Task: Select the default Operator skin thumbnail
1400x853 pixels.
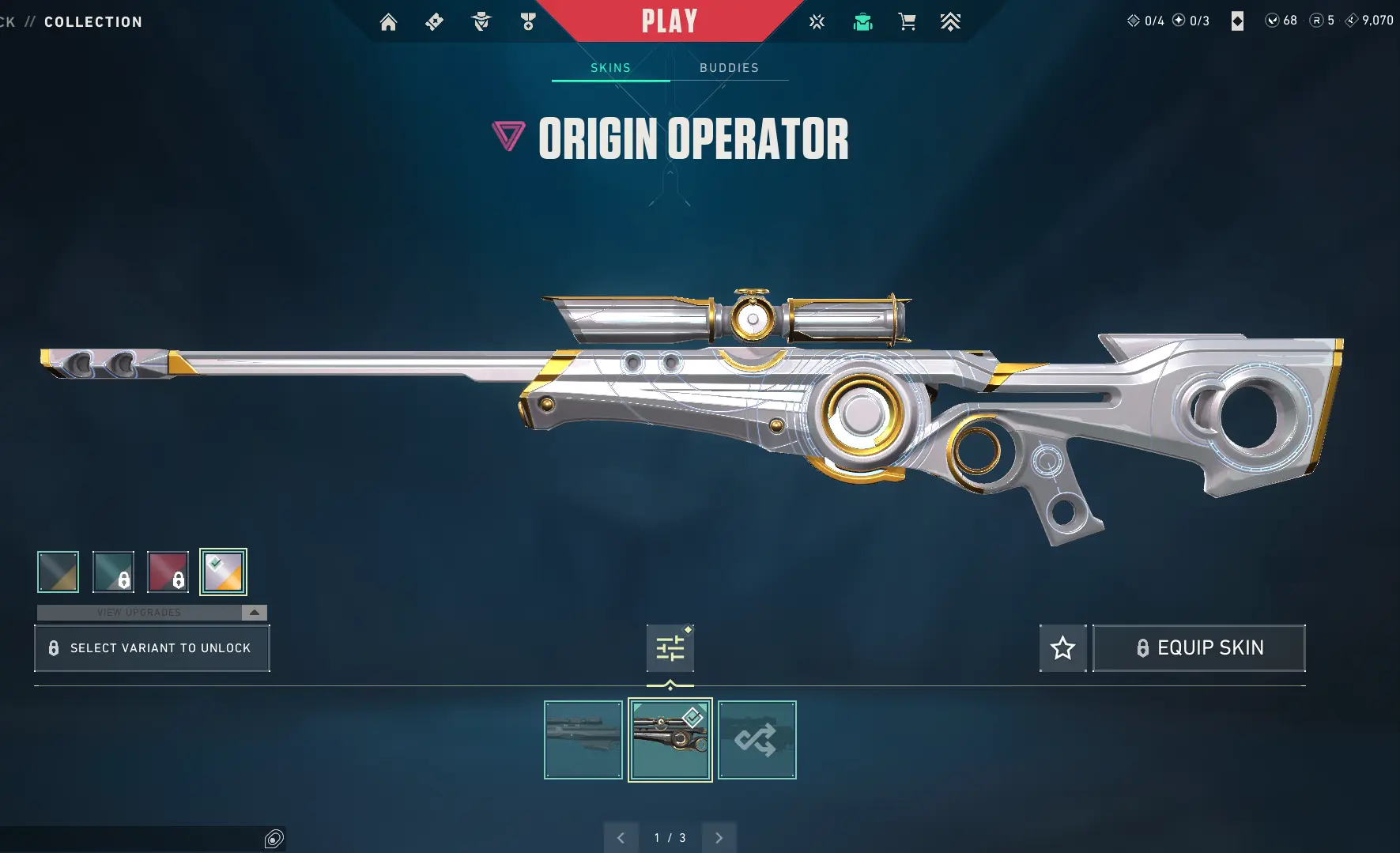Action: [x=583, y=740]
